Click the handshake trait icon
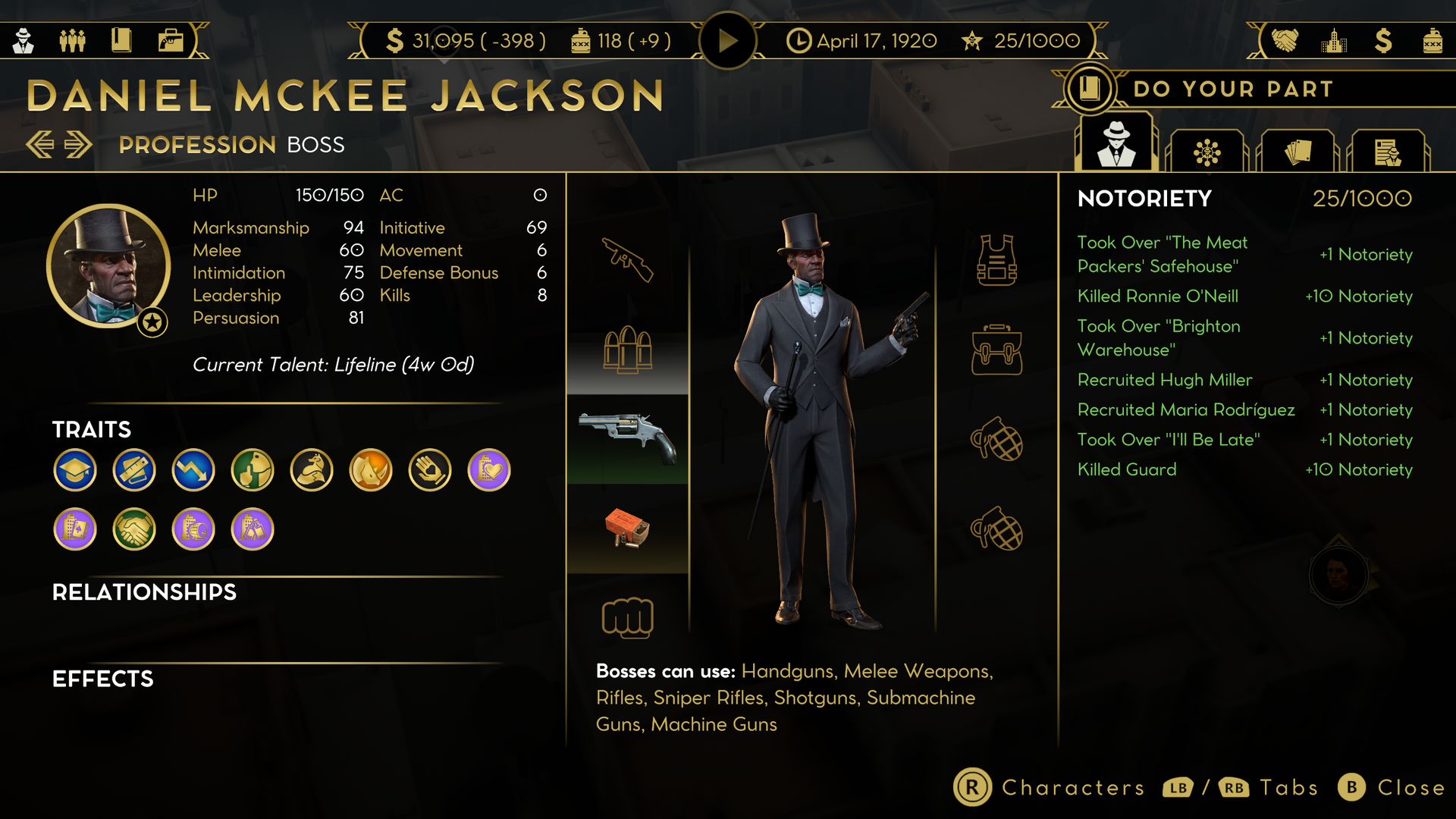This screenshot has width=1456, height=819. point(134,529)
